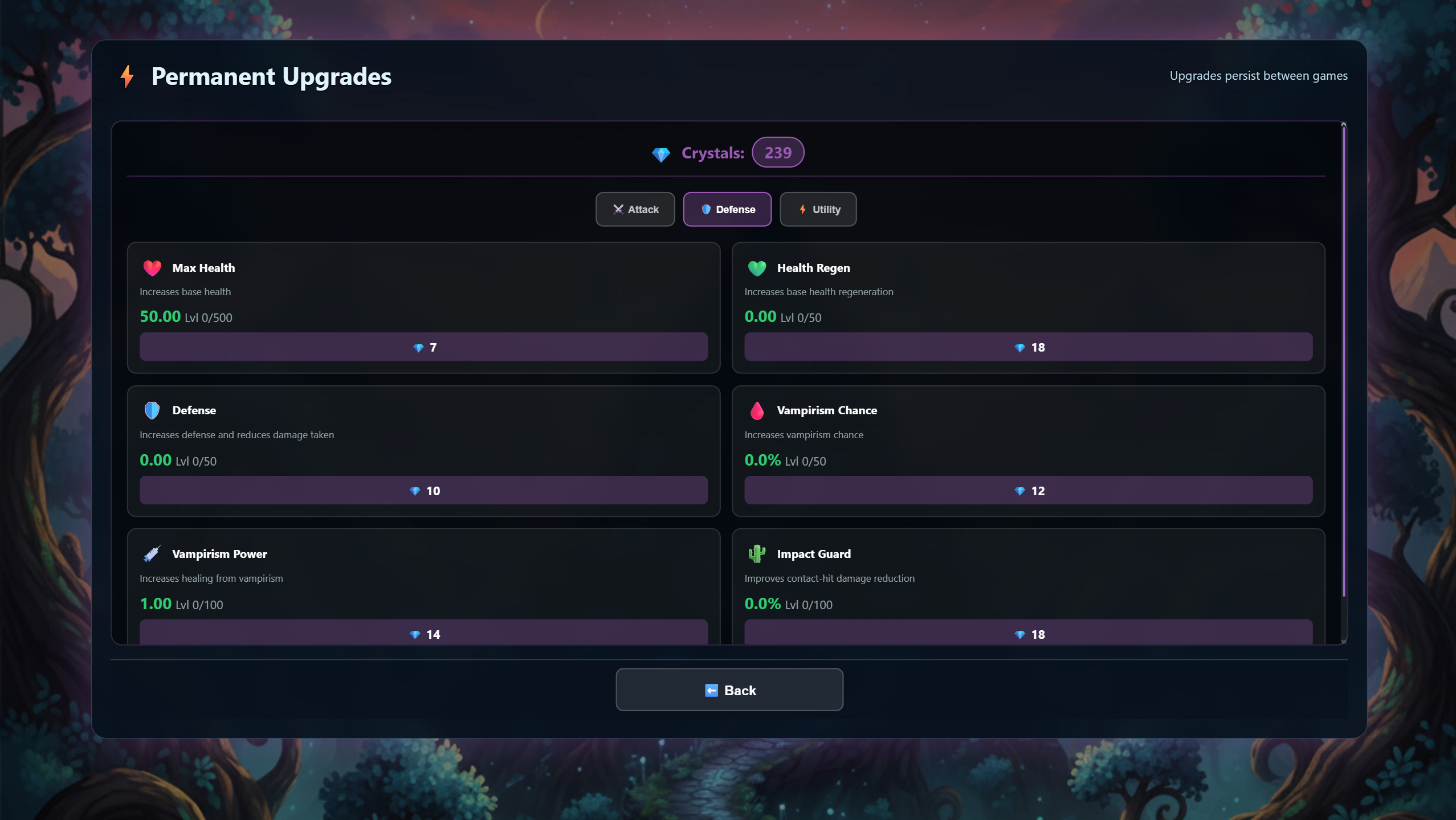
Task: Purchase the Defense upgrade for 10 crystals
Action: pos(423,490)
